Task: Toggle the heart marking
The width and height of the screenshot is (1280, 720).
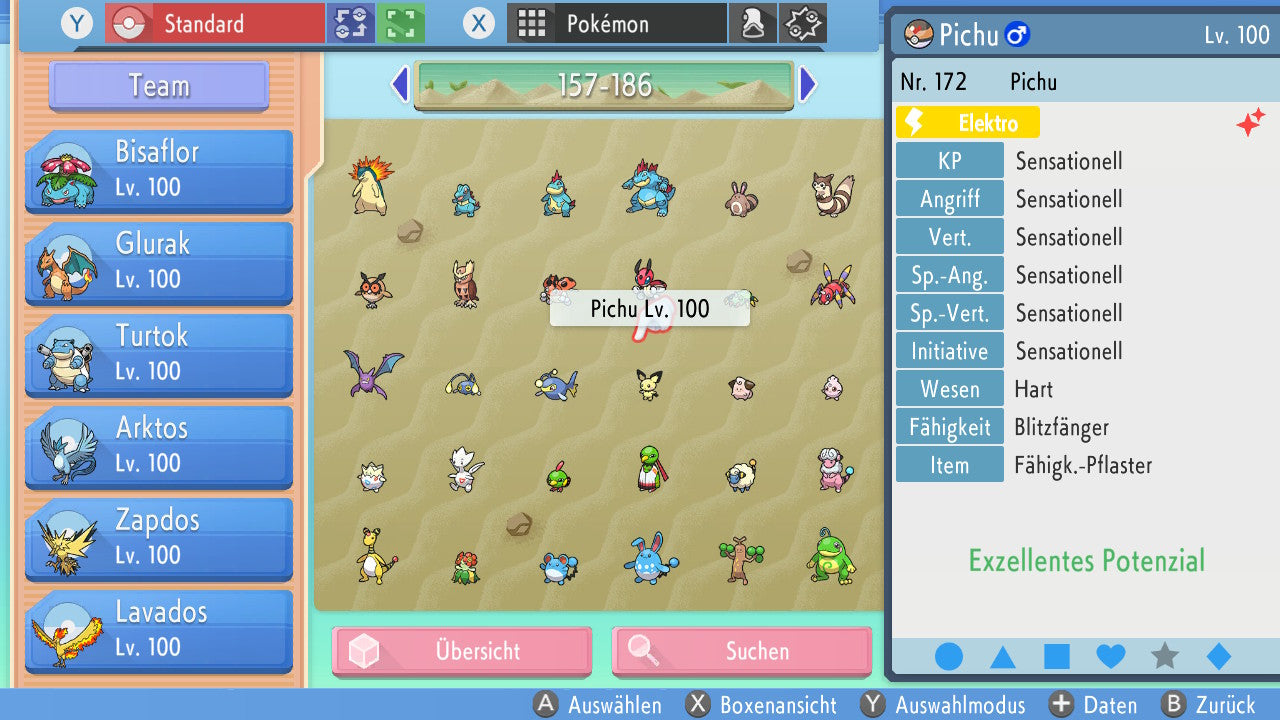Action: (1111, 657)
